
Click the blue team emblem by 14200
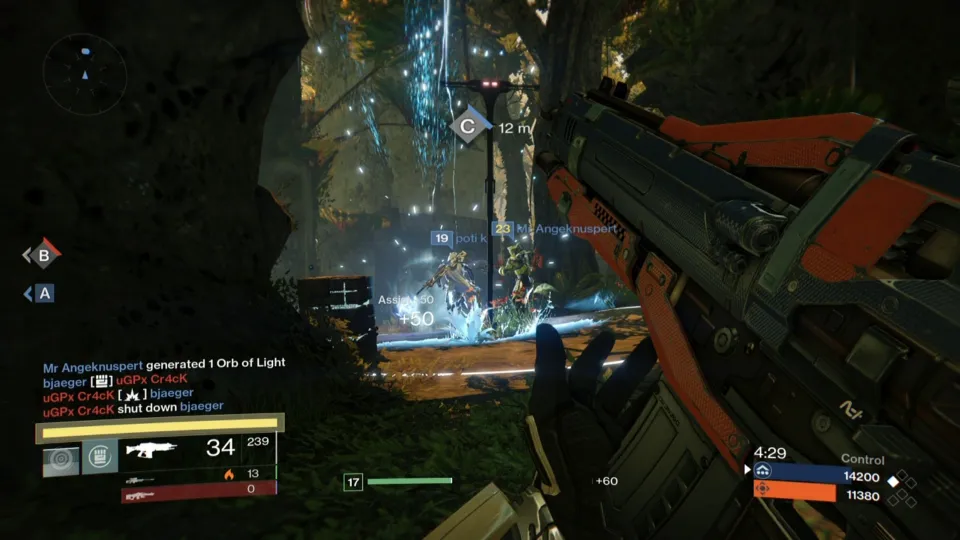pos(763,473)
